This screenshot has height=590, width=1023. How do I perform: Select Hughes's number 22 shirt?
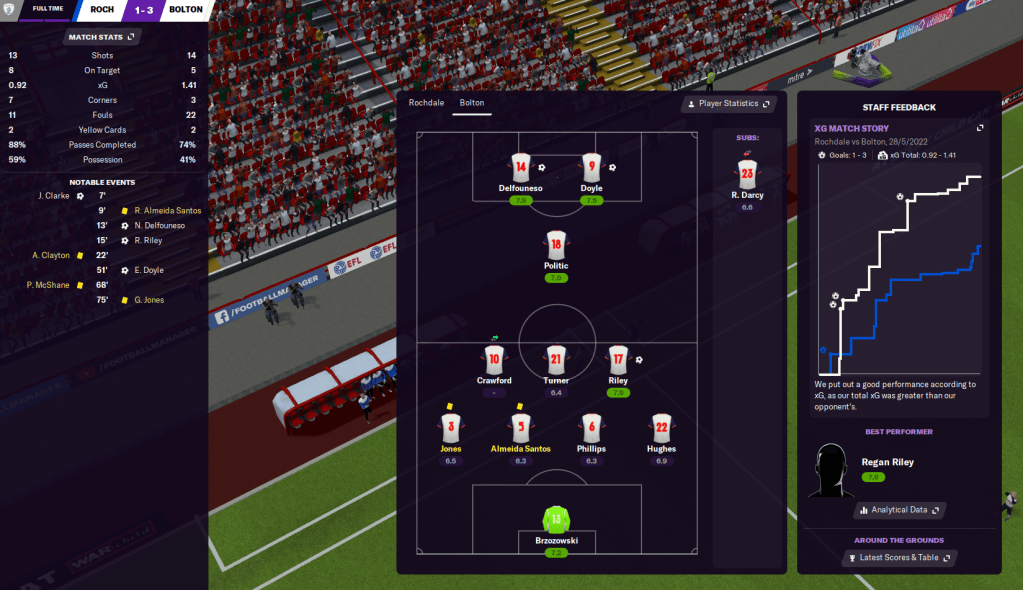click(x=661, y=428)
